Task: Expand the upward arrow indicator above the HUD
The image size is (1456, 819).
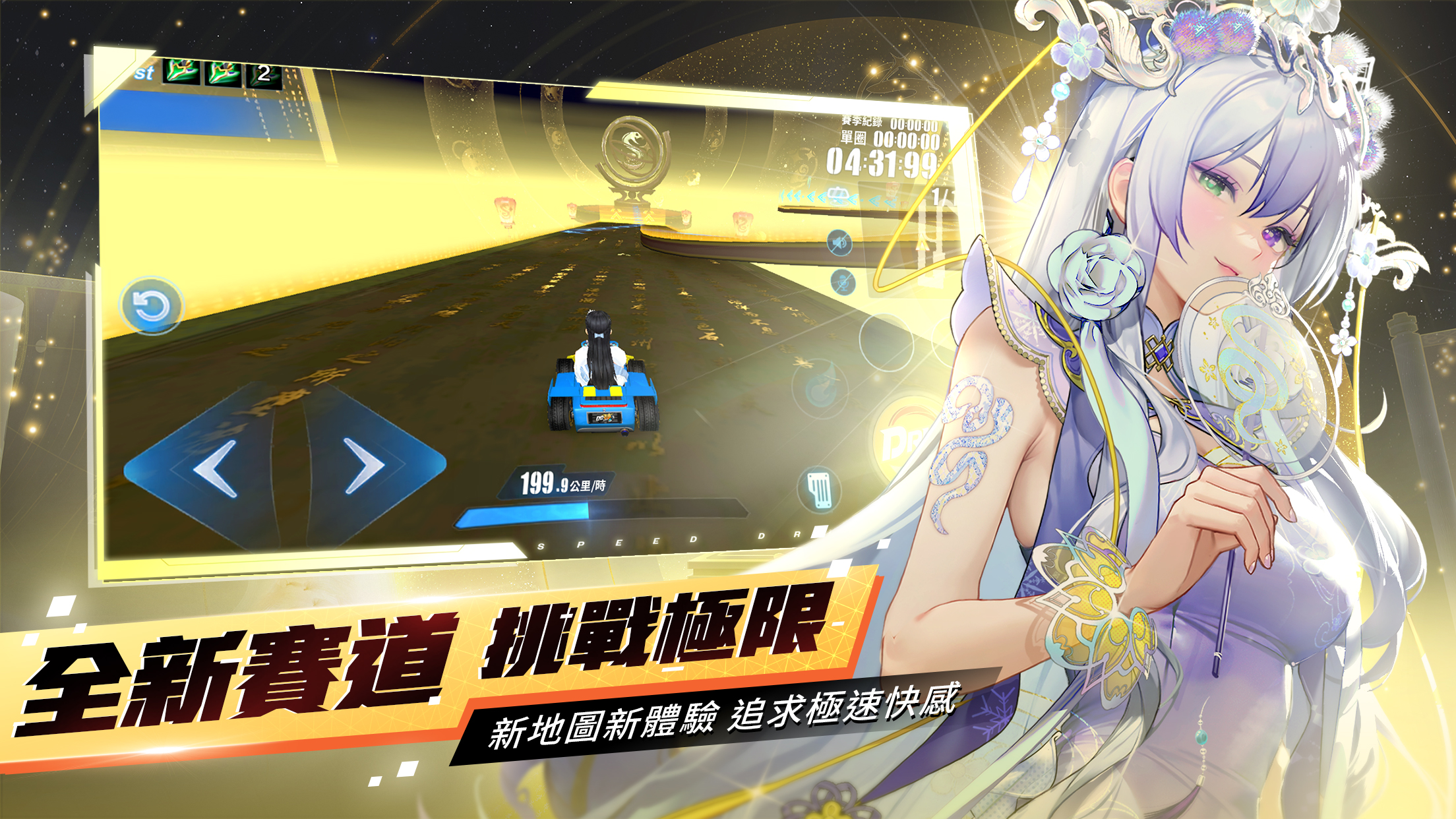Action: 922,243
